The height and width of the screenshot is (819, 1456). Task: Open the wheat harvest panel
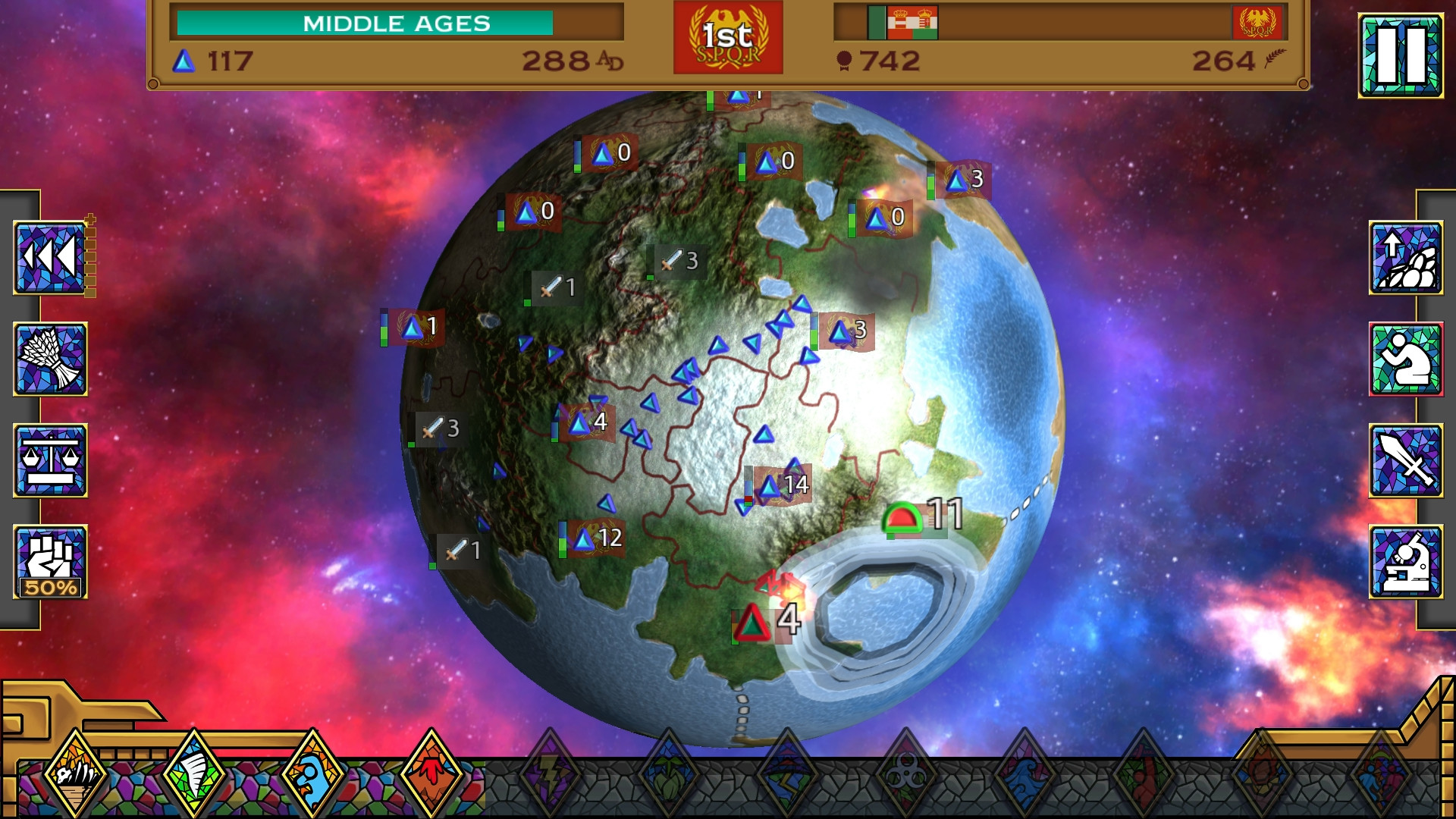[x=50, y=359]
